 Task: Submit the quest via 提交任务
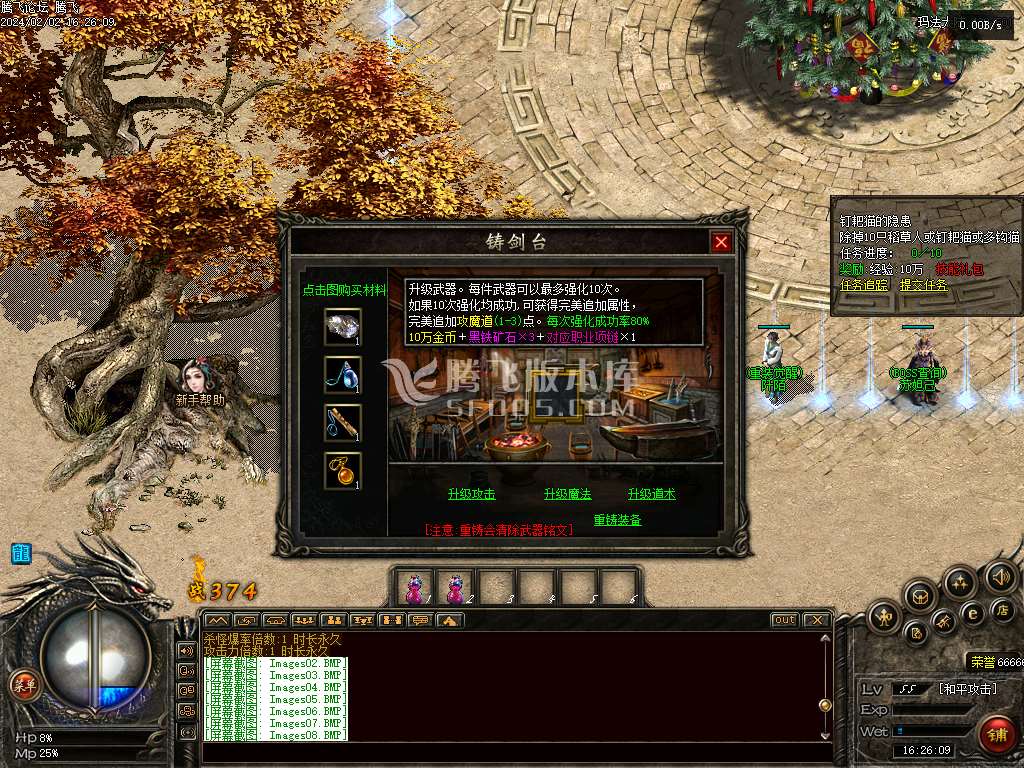coord(923,285)
